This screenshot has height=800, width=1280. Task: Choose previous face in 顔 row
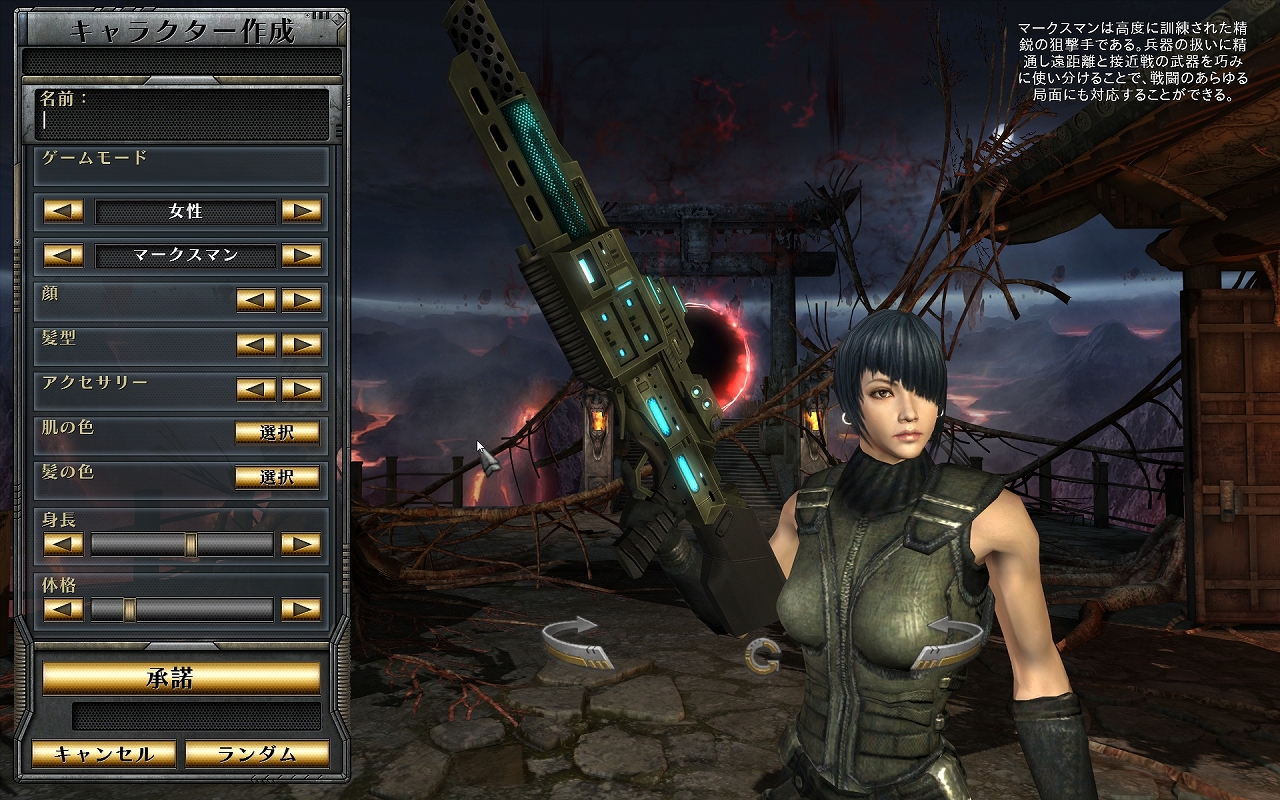tap(257, 300)
